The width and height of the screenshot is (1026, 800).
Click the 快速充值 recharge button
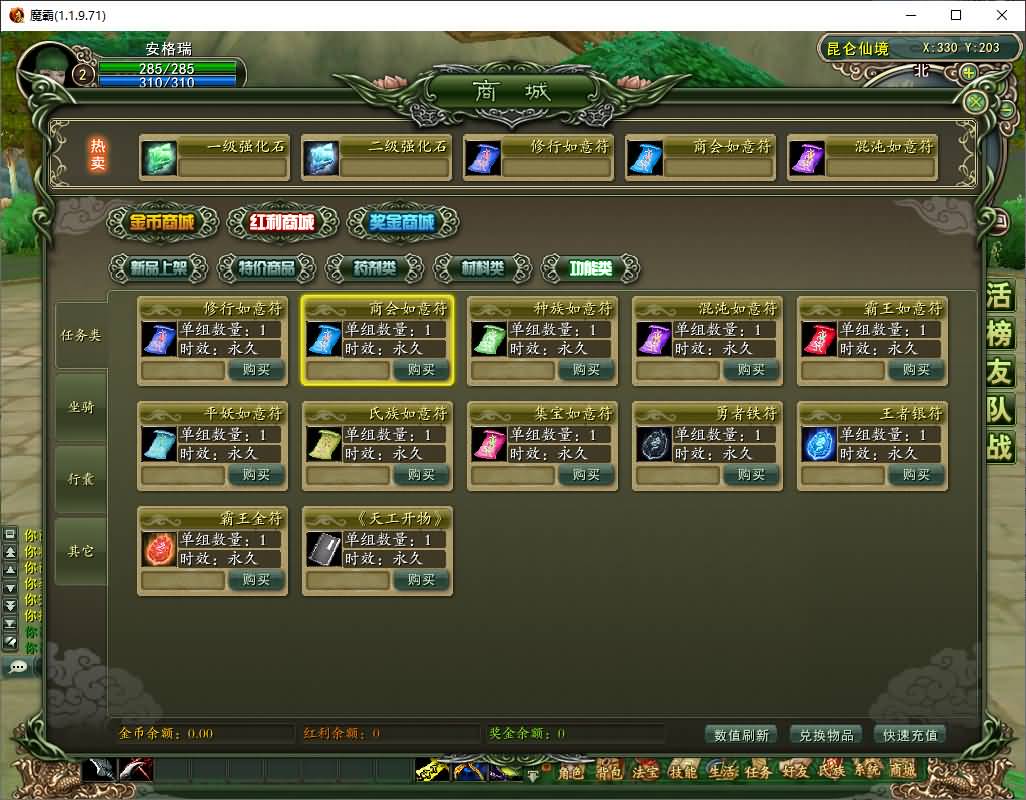910,735
